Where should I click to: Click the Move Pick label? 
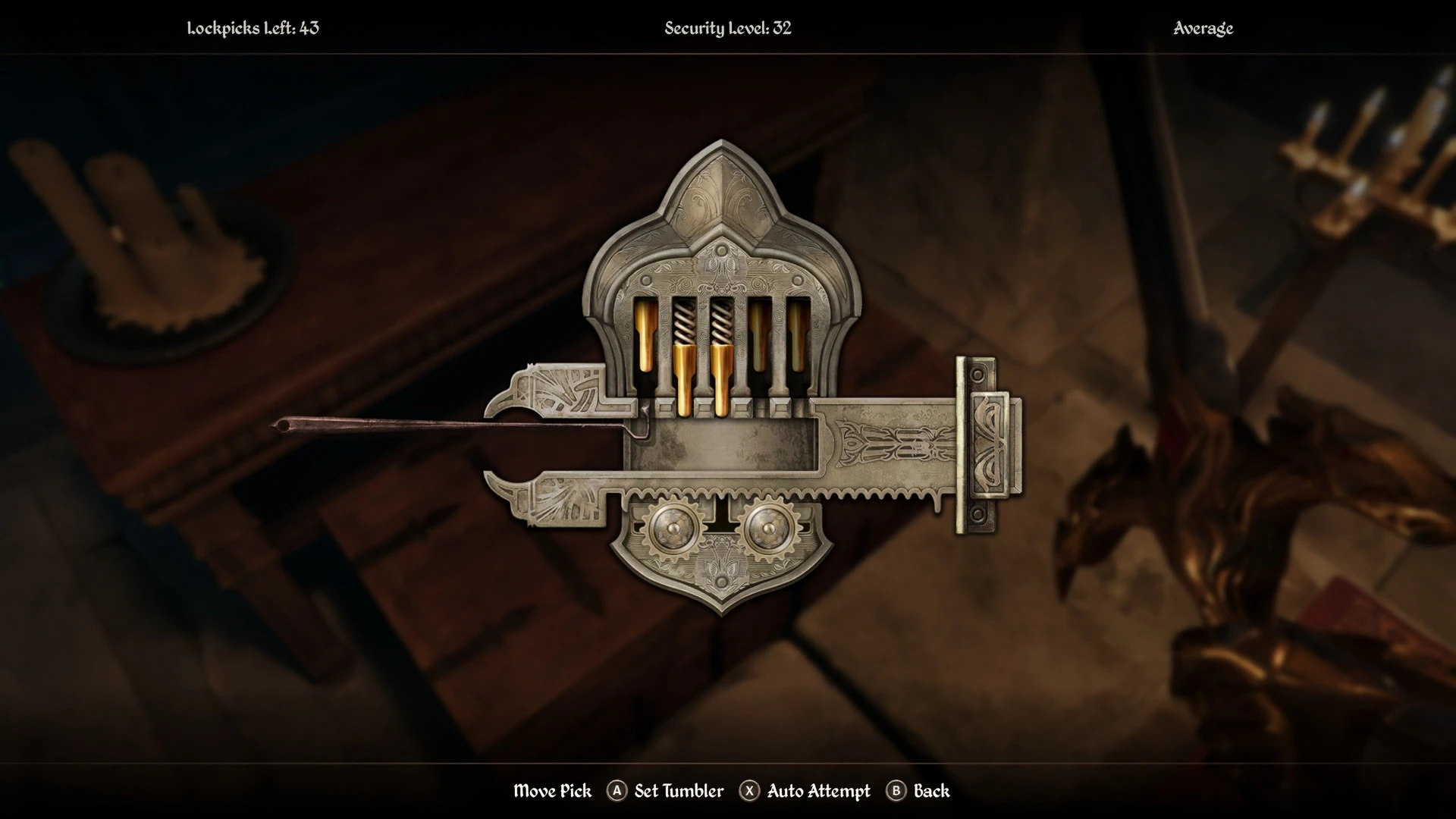(552, 791)
